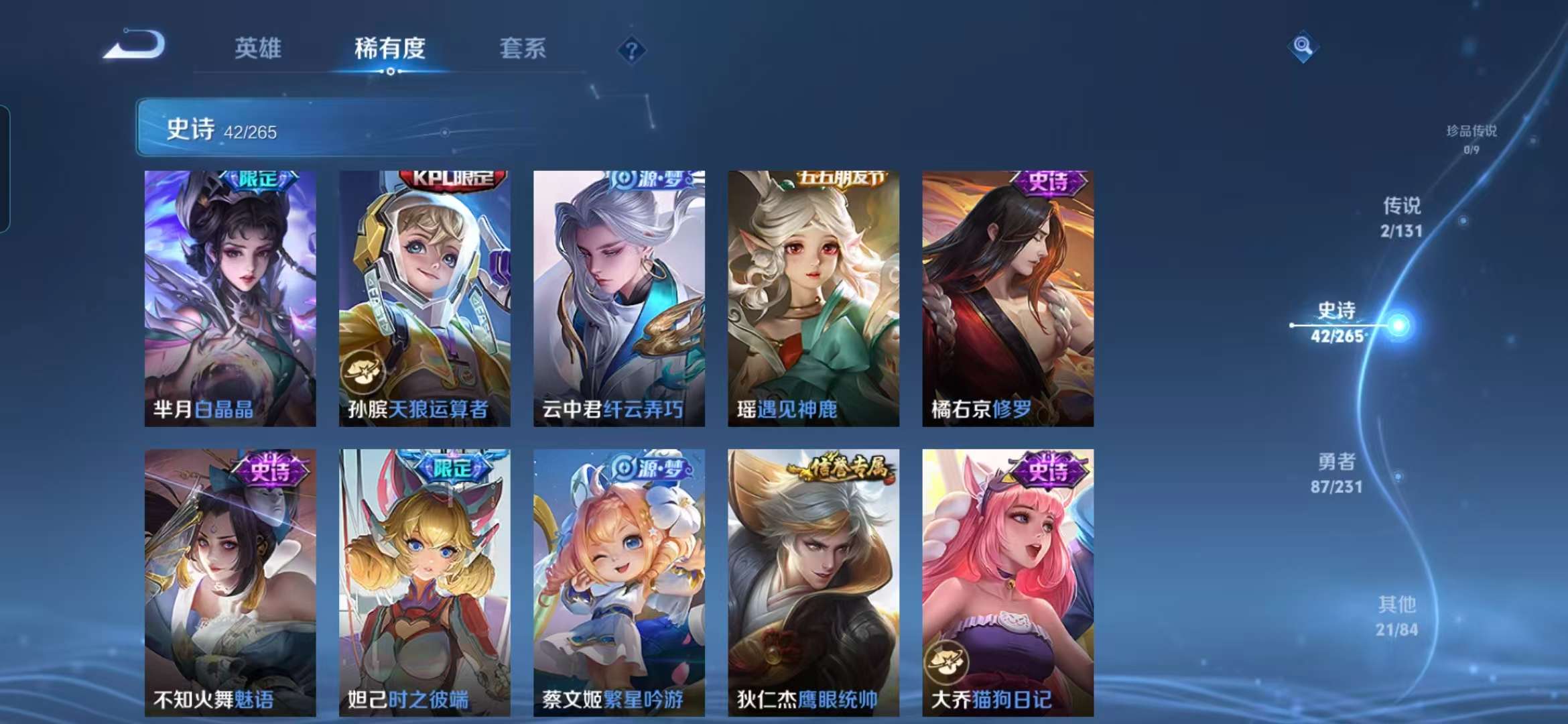Open the search magnifier icon
This screenshot has width=1568, height=724.
point(1303,48)
